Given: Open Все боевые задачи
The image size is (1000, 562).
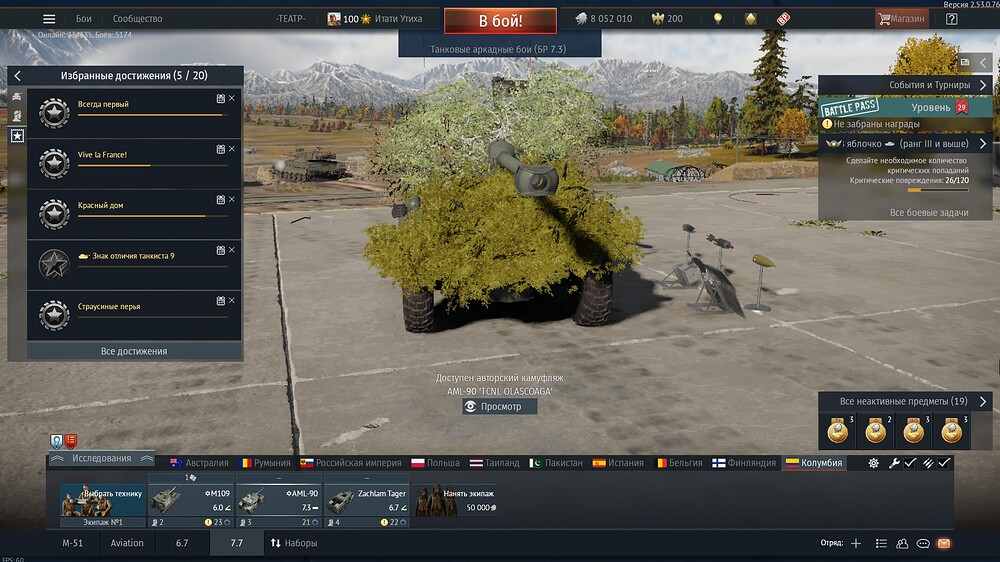Looking at the screenshot, I should 928,213.
